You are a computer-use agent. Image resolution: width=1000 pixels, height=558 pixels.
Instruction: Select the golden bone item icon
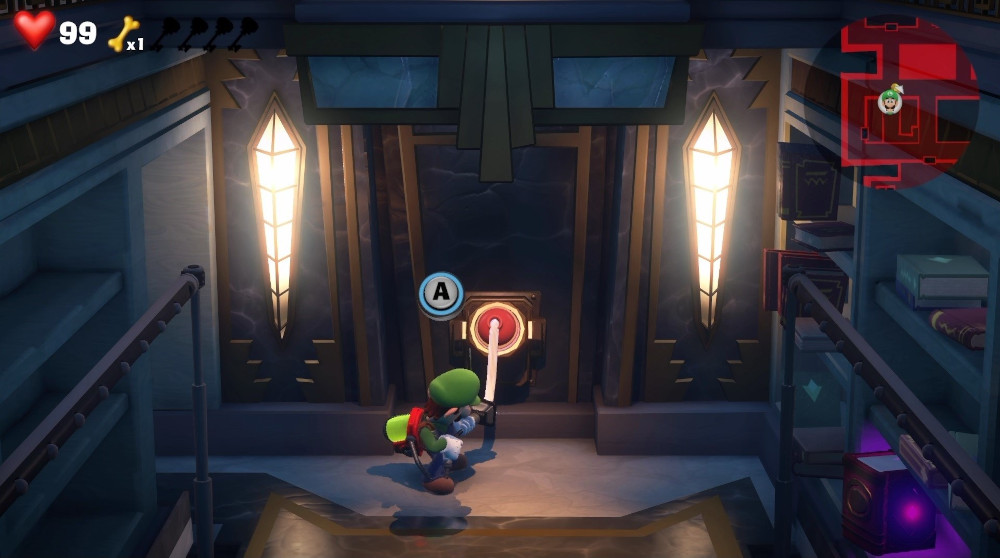pyautogui.click(x=122, y=33)
